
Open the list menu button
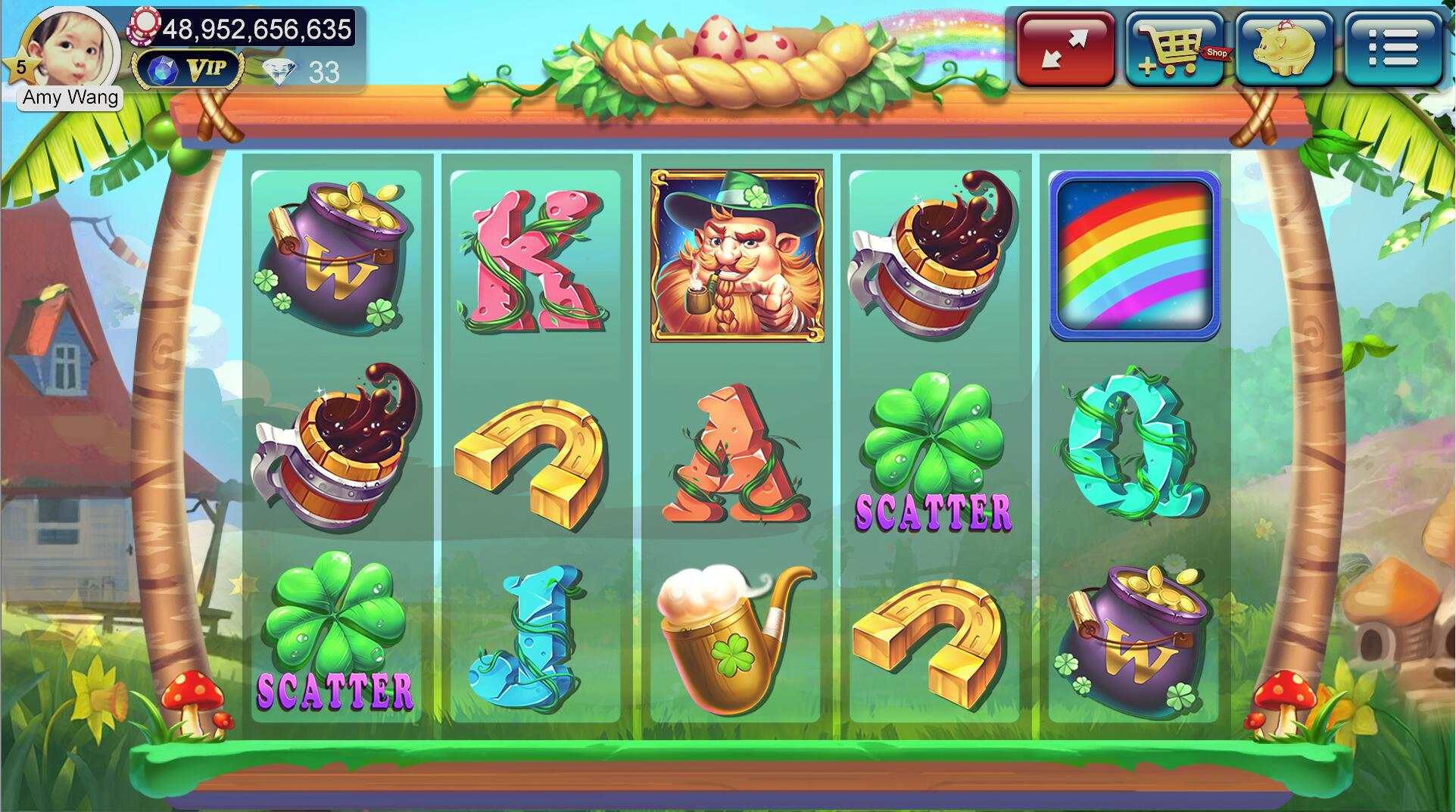(1393, 48)
